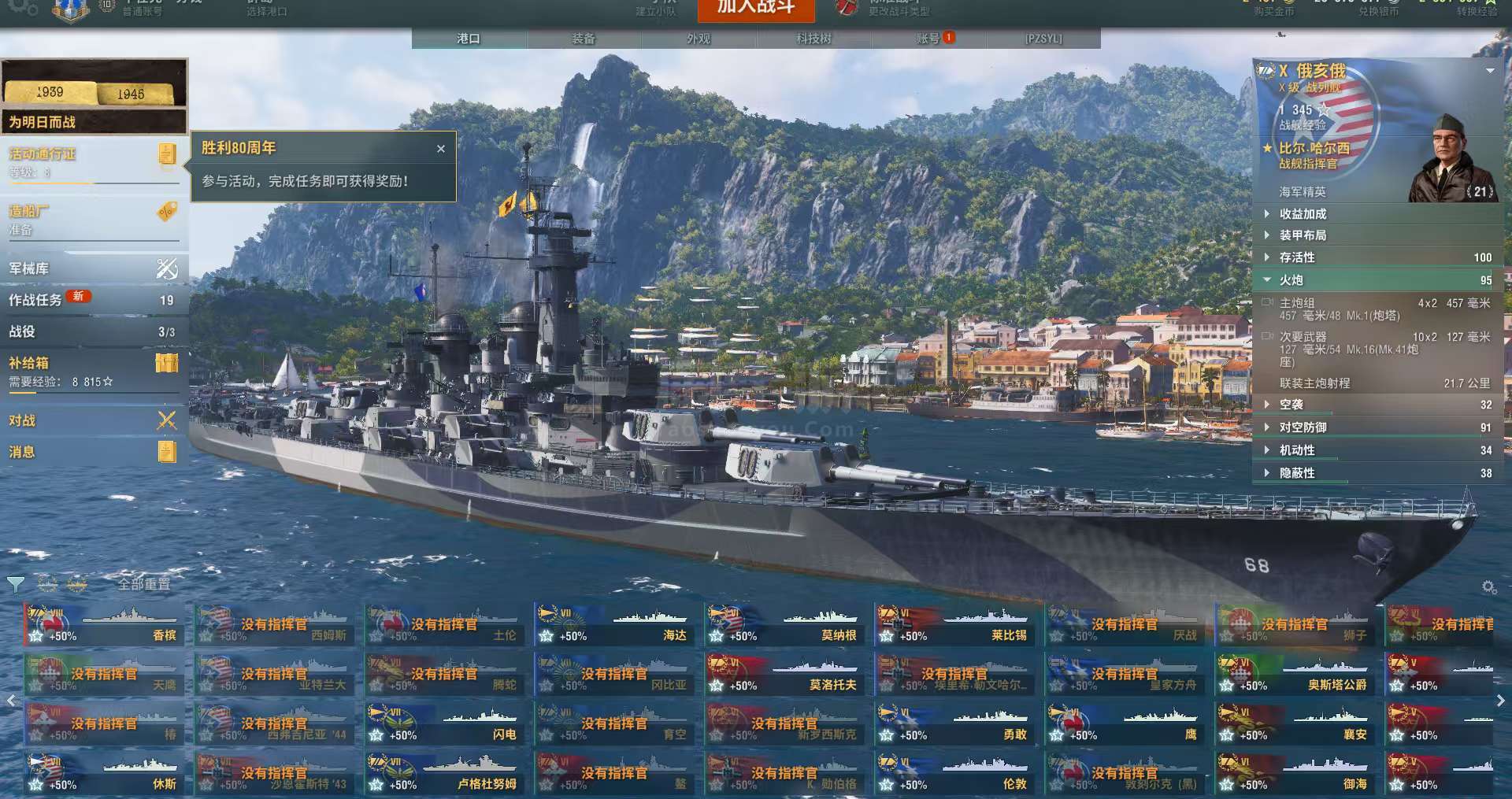The height and width of the screenshot is (799, 1512).
Task: Choose the 莫洛托夫 ship card
Action: (x=784, y=675)
